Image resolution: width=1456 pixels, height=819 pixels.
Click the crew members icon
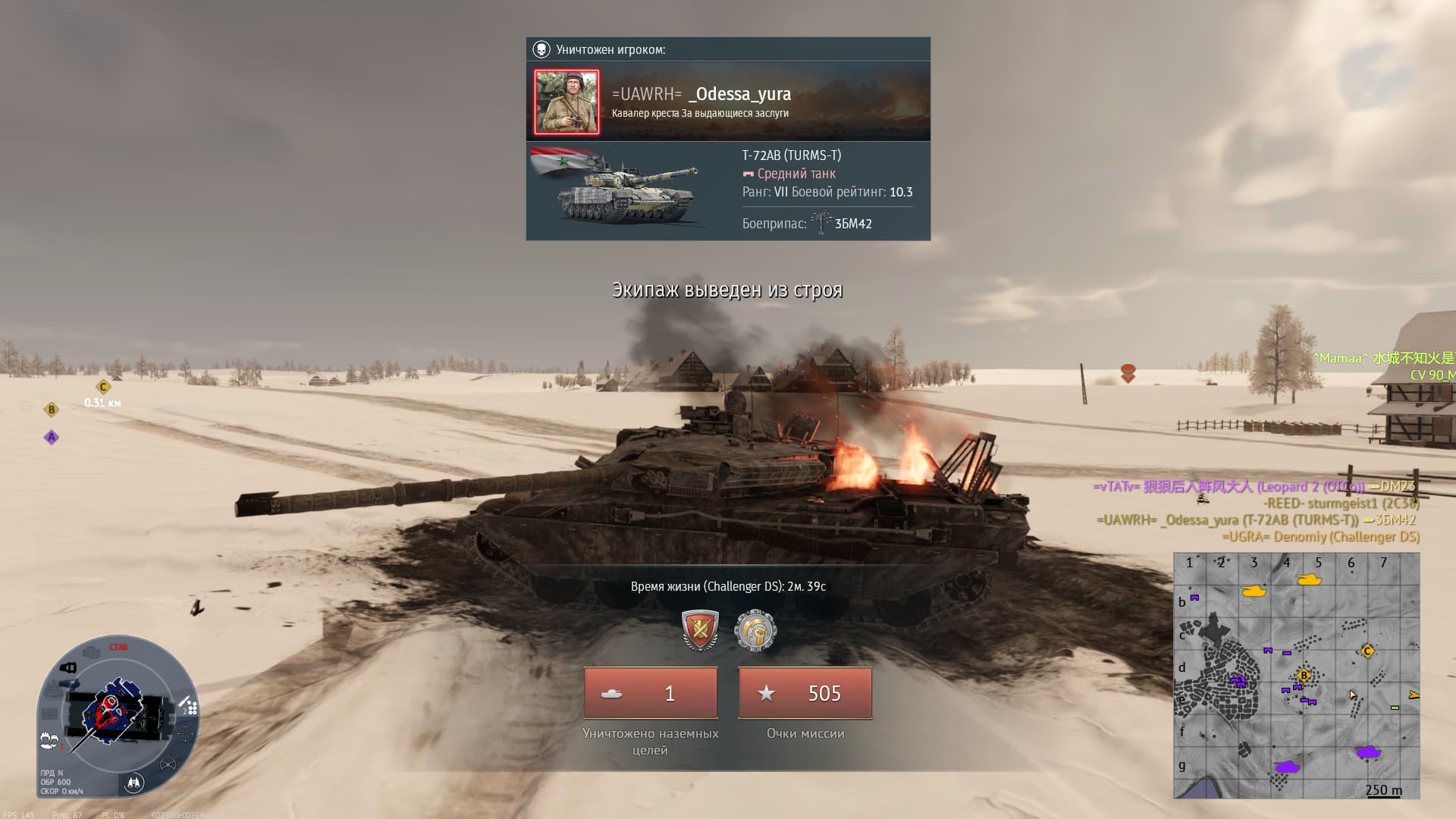(50, 741)
